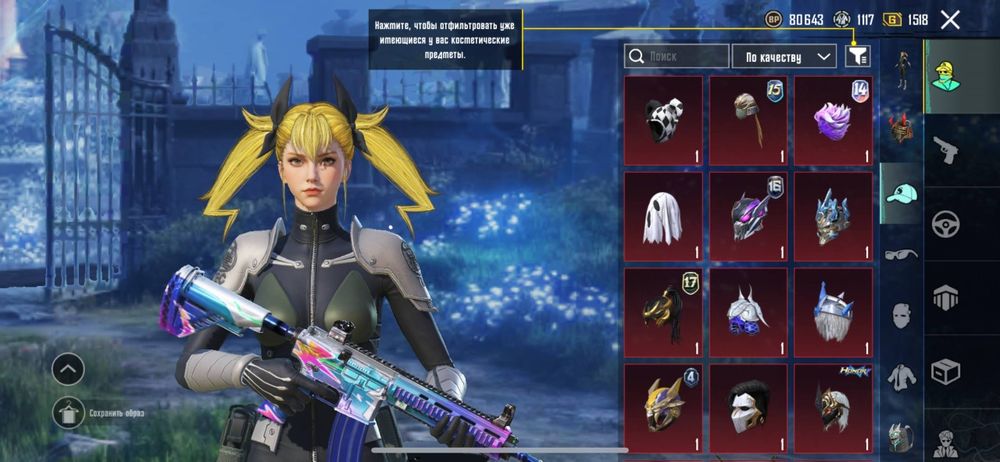Click the search field labeled Поиск

(x=676, y=56)
